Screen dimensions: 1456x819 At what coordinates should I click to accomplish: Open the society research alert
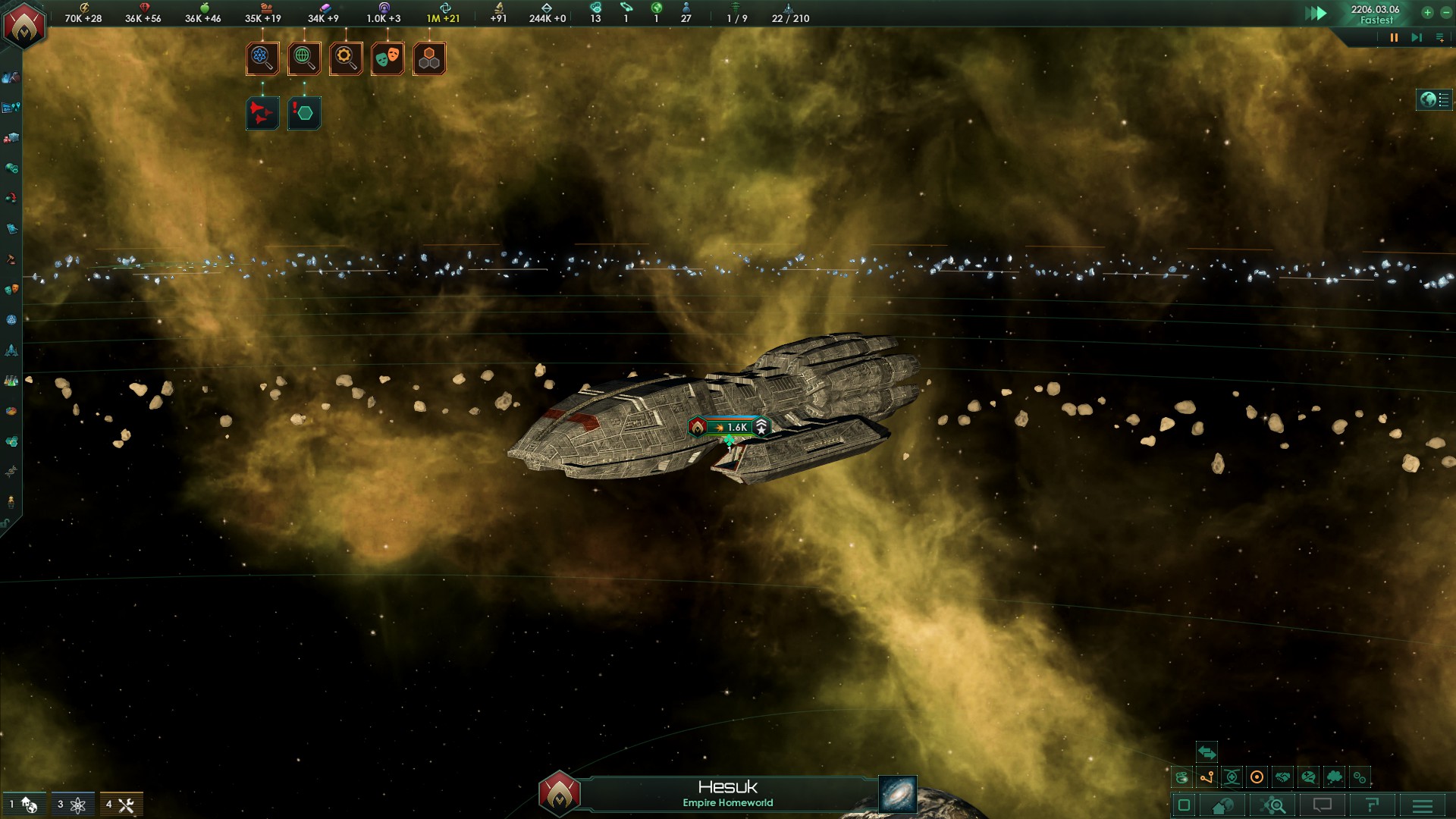304,58
